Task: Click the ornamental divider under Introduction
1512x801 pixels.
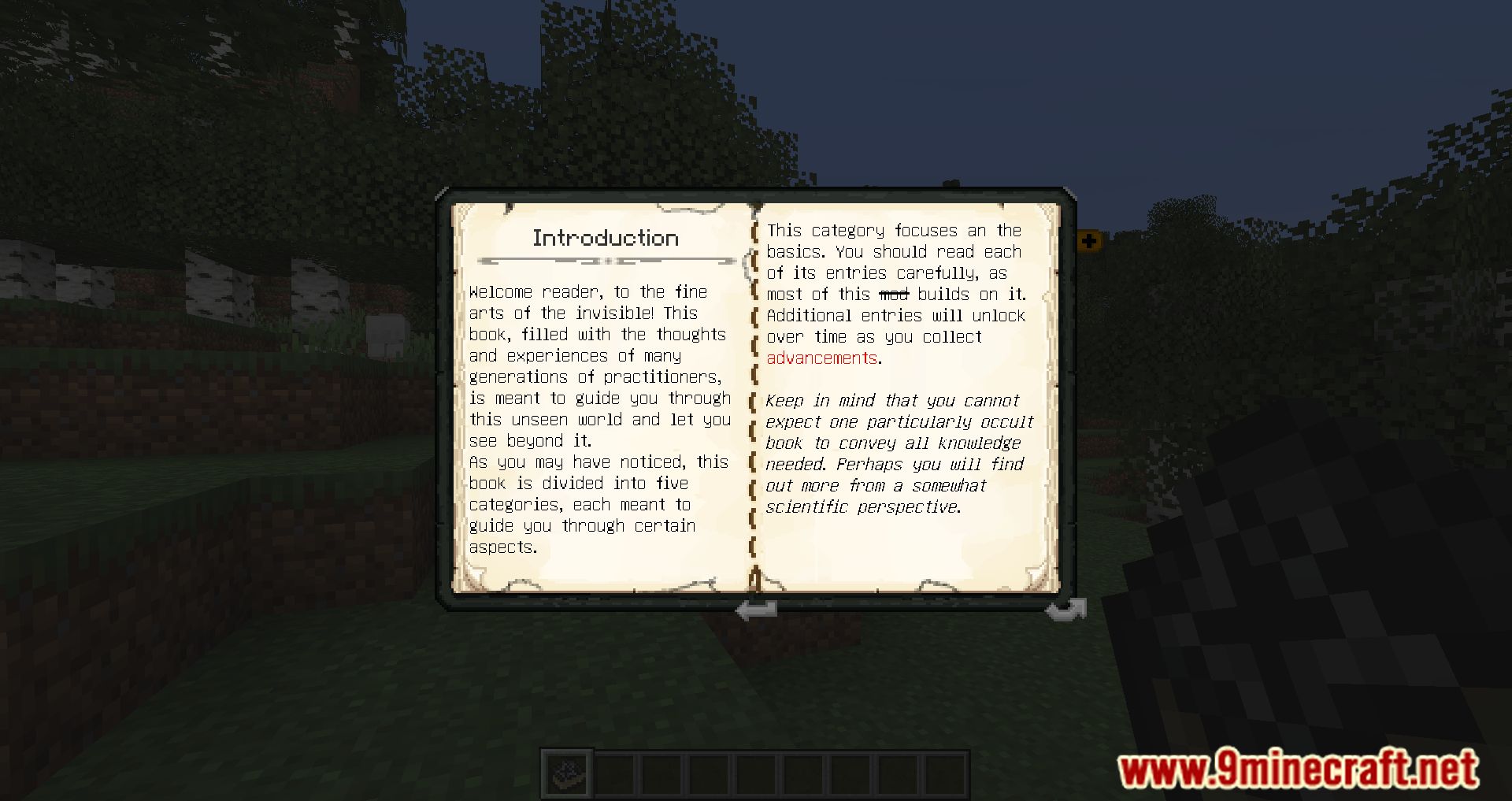Action: tap(606, 261)
